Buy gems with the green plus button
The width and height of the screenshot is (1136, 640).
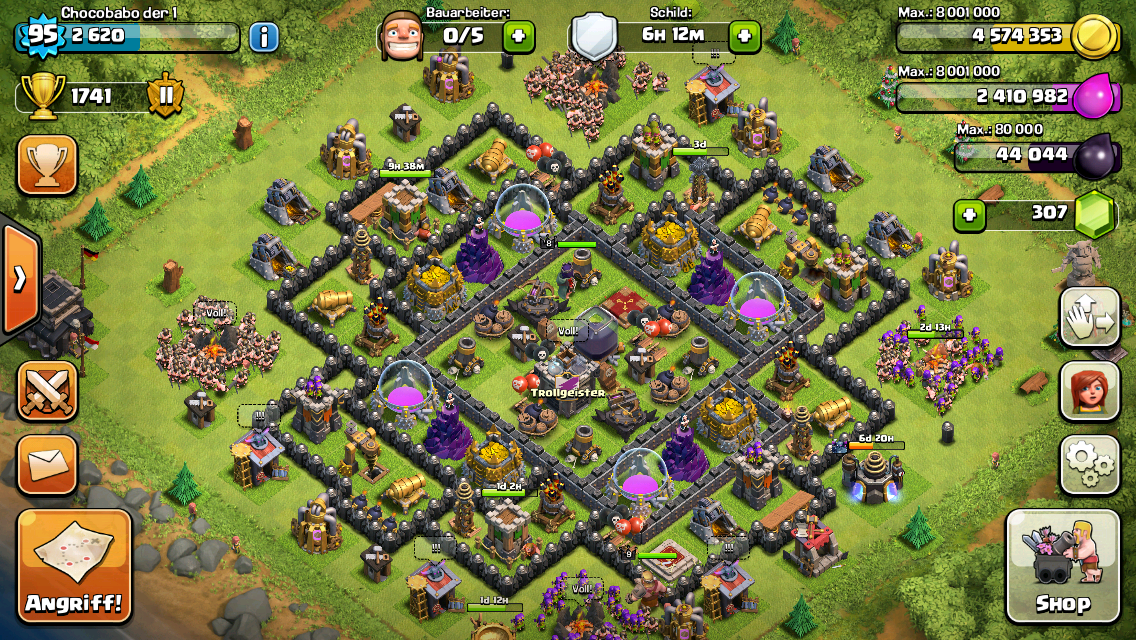tap(968, 214)
